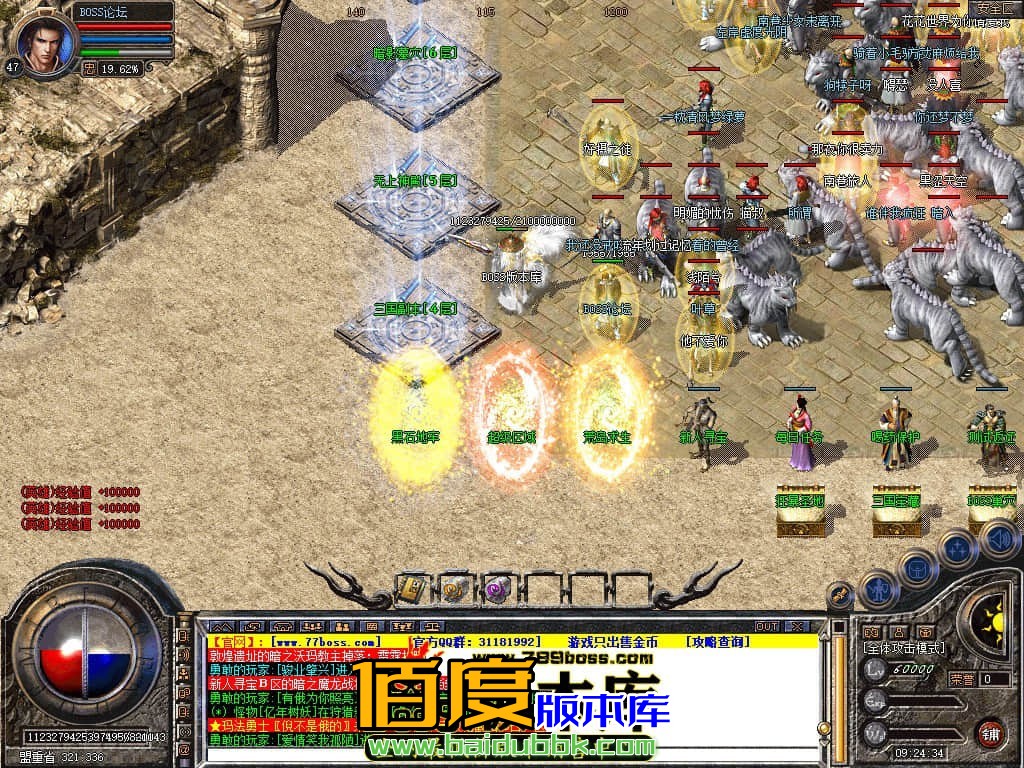
Task: Select the yellow book belt slot
Action: click(x=411, y=589)
